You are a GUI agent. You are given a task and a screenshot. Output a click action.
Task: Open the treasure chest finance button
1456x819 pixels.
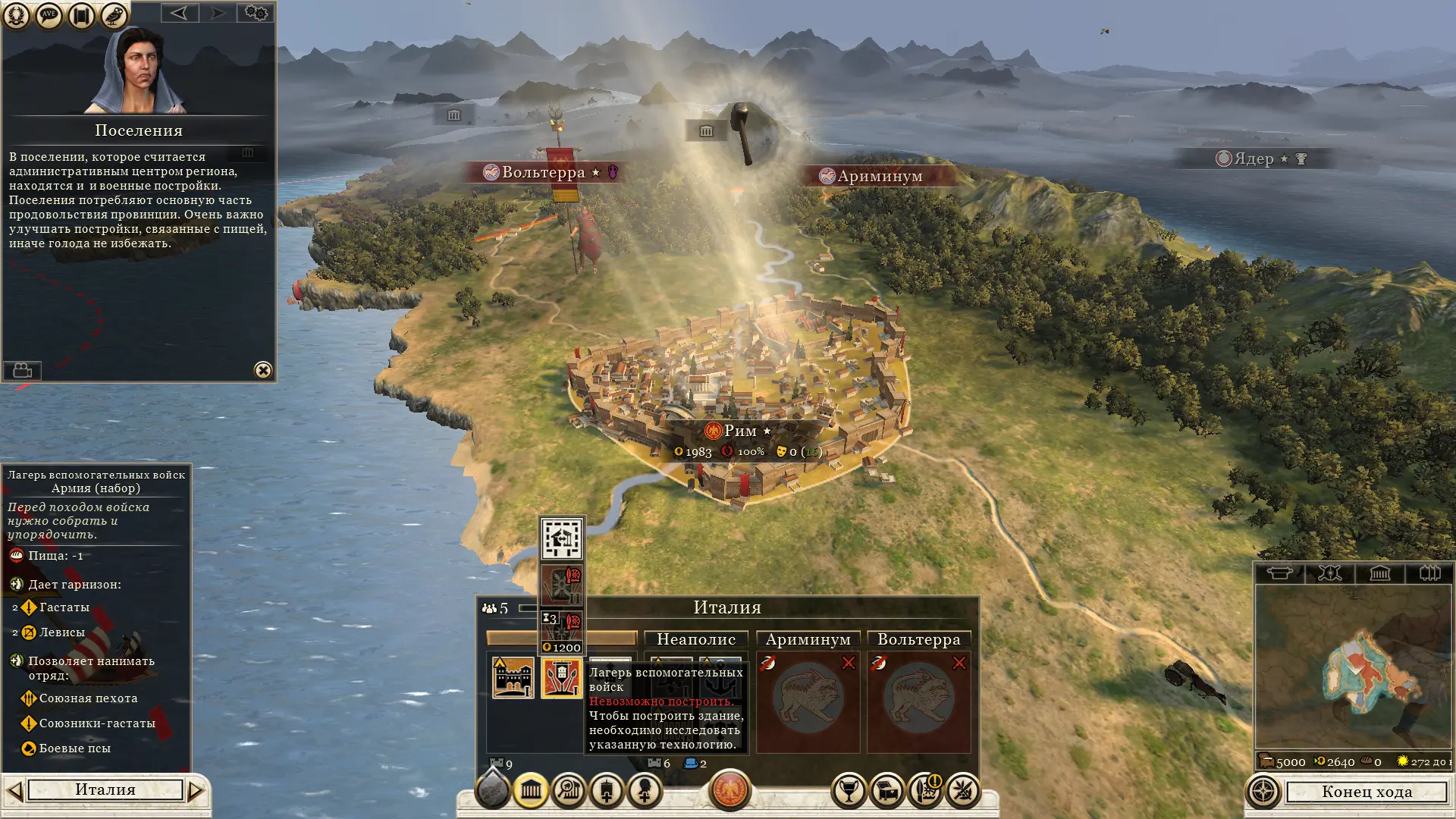(886, 791)
